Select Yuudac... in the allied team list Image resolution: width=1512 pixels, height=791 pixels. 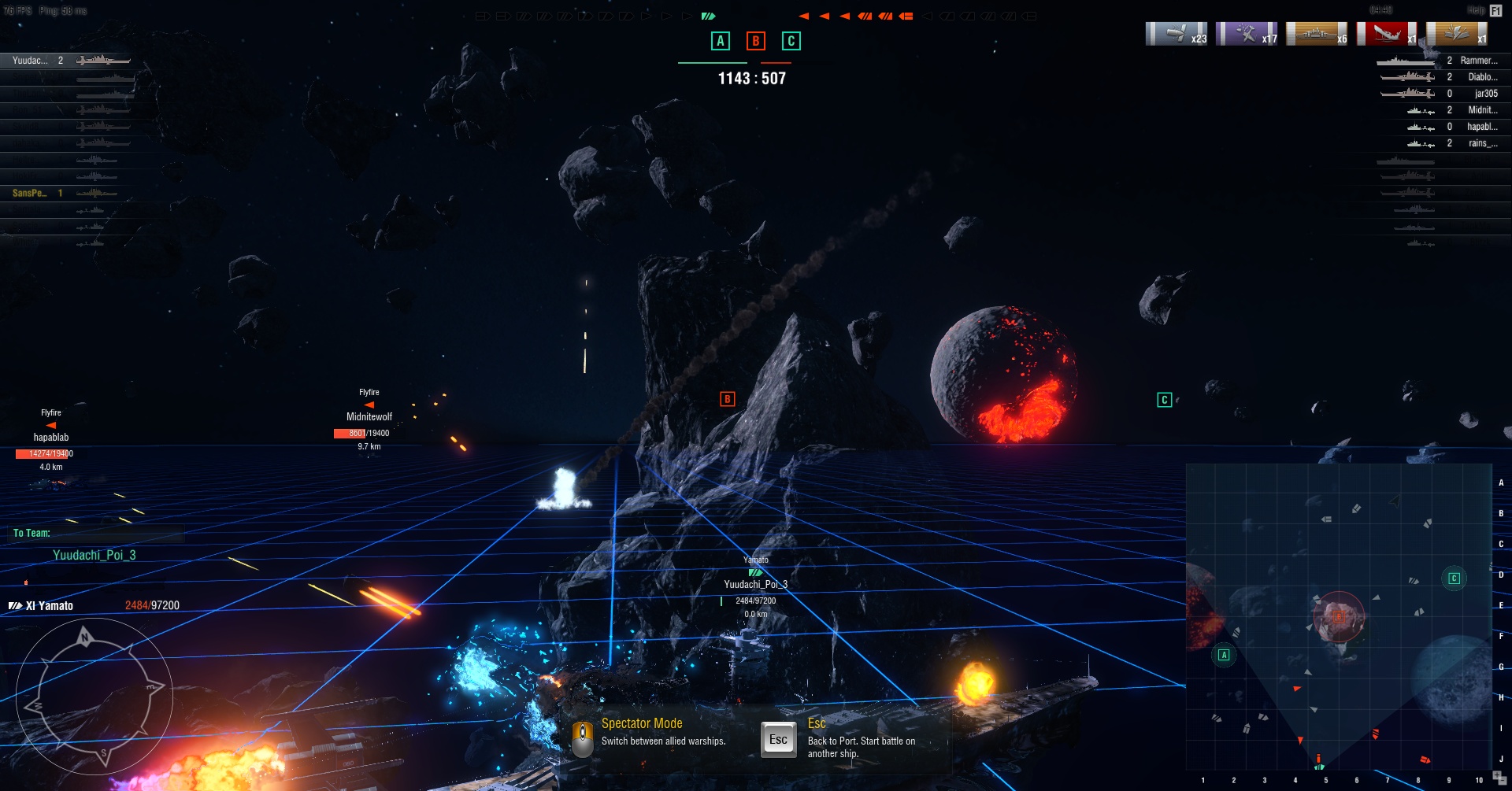coord(30,61)
